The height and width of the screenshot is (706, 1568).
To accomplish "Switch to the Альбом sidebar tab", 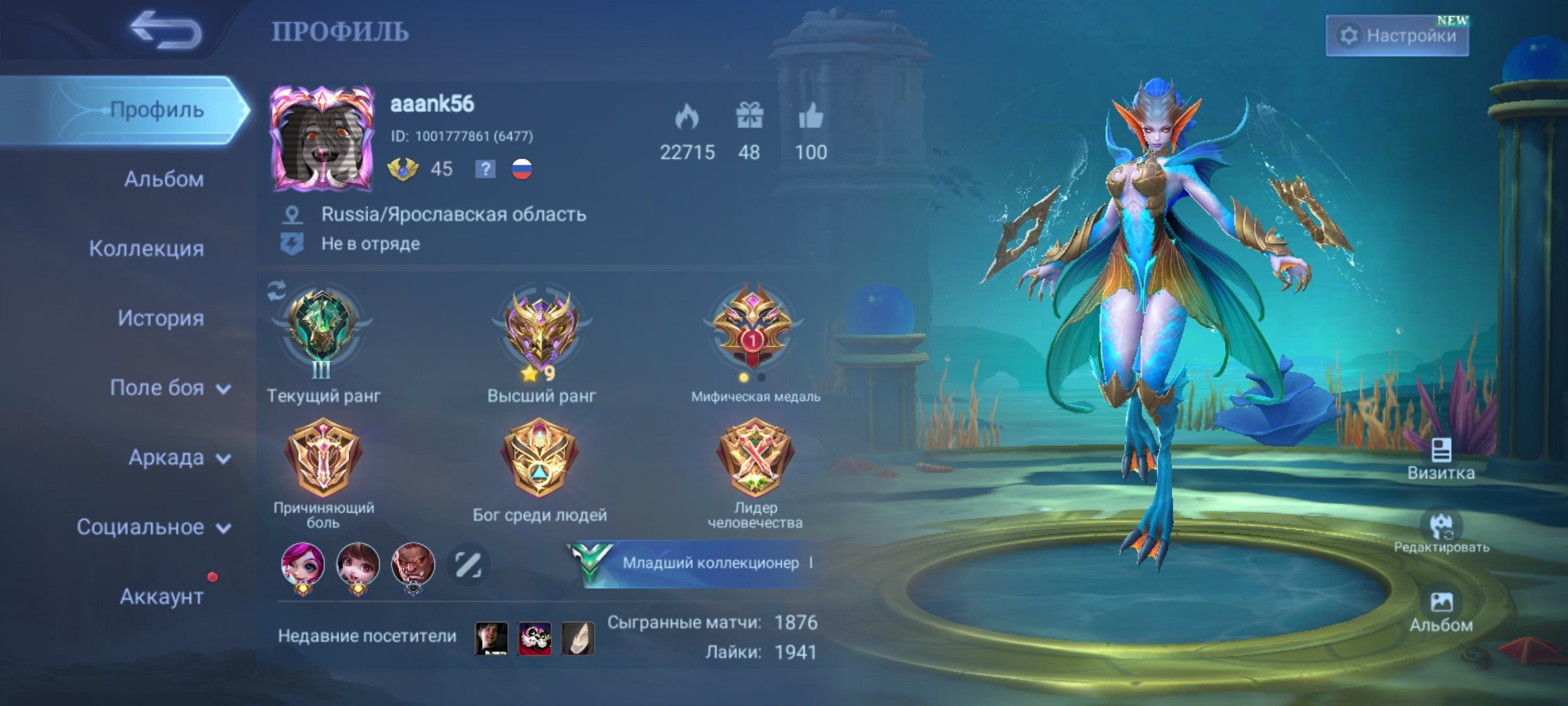I will 163,179.
